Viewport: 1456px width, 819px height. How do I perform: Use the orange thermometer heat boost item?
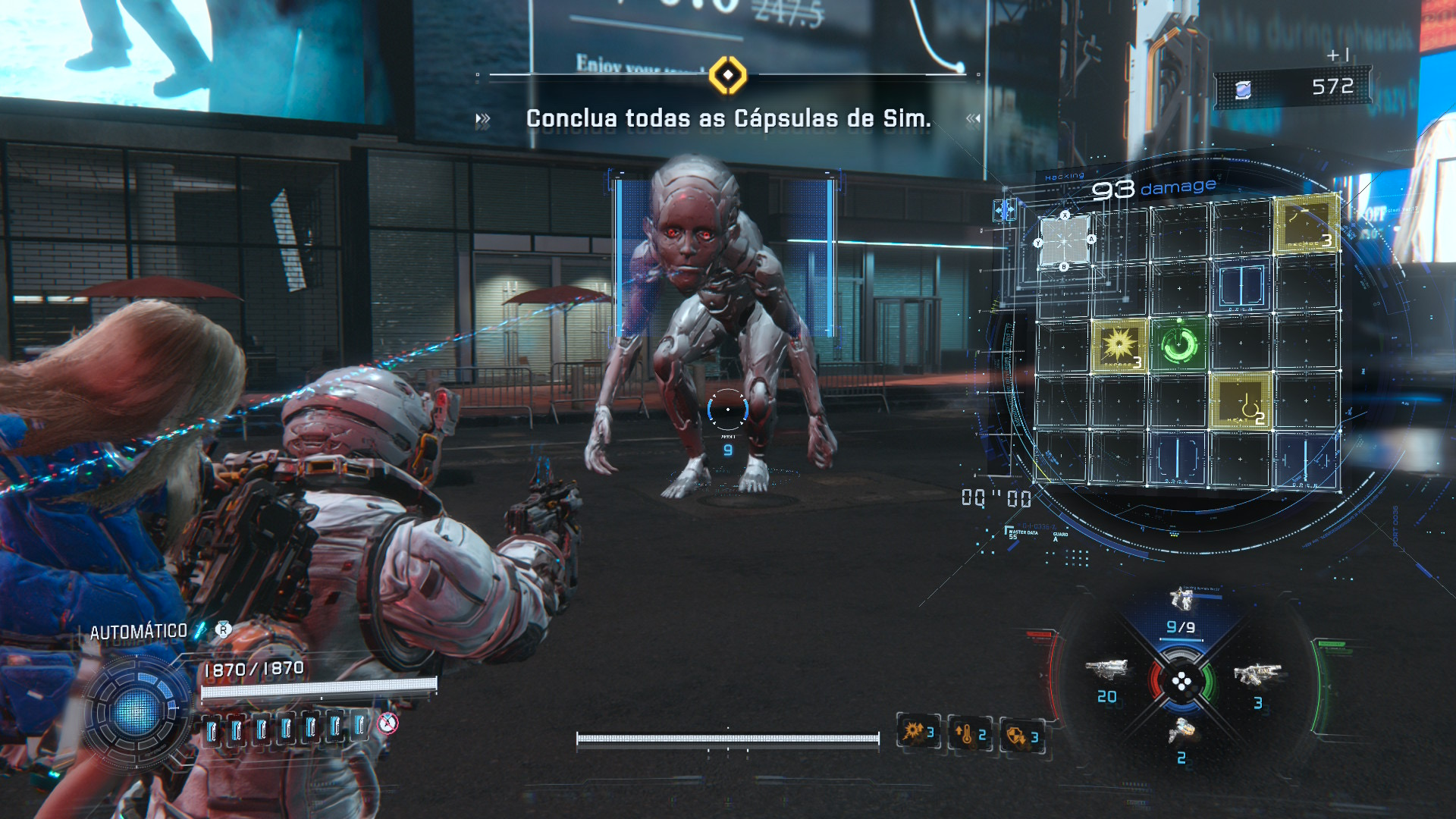(x=970, y=734)
